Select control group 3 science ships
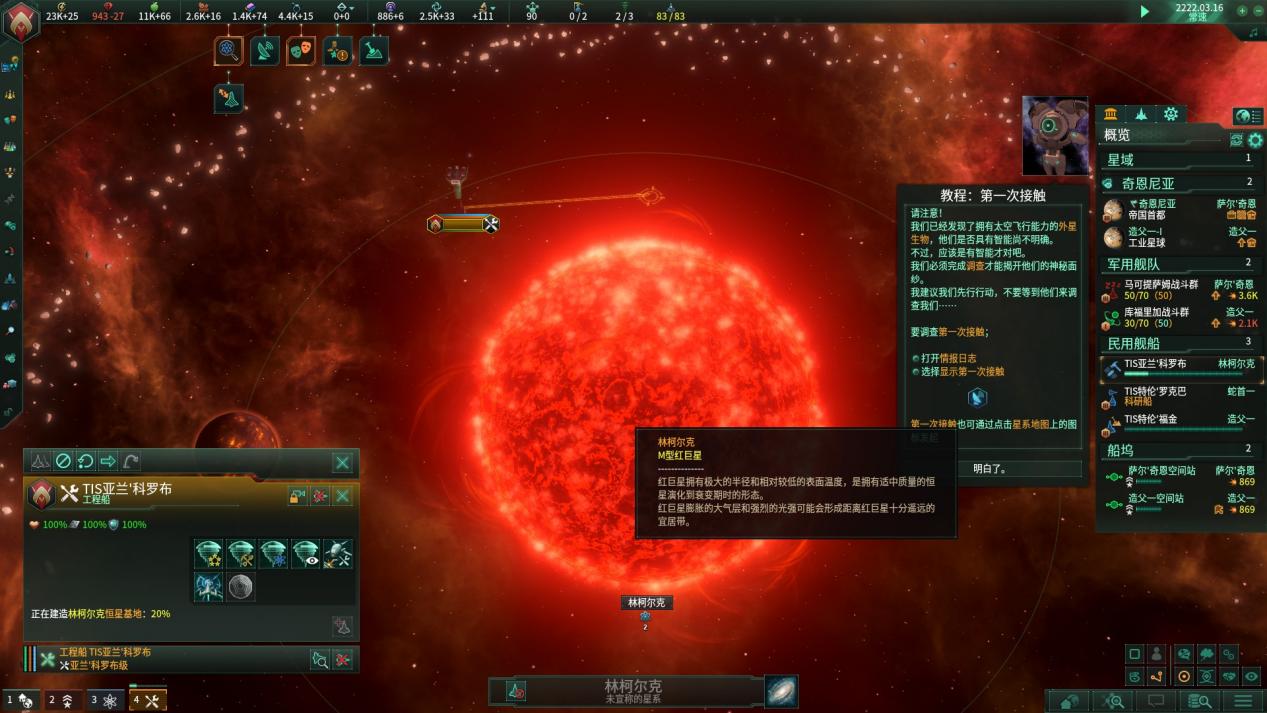The height and width of the screenshot is (713, 1267). tap(104, 701)
